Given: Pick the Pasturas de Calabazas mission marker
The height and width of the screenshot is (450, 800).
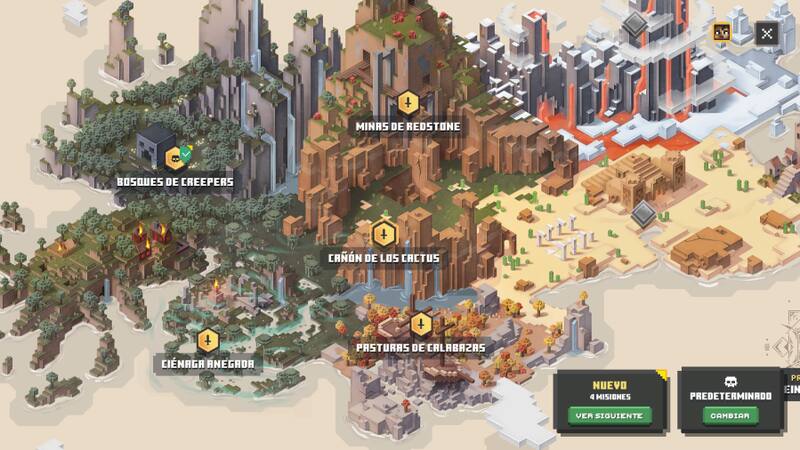Looking at the screenshot, I should pos(421,324).
